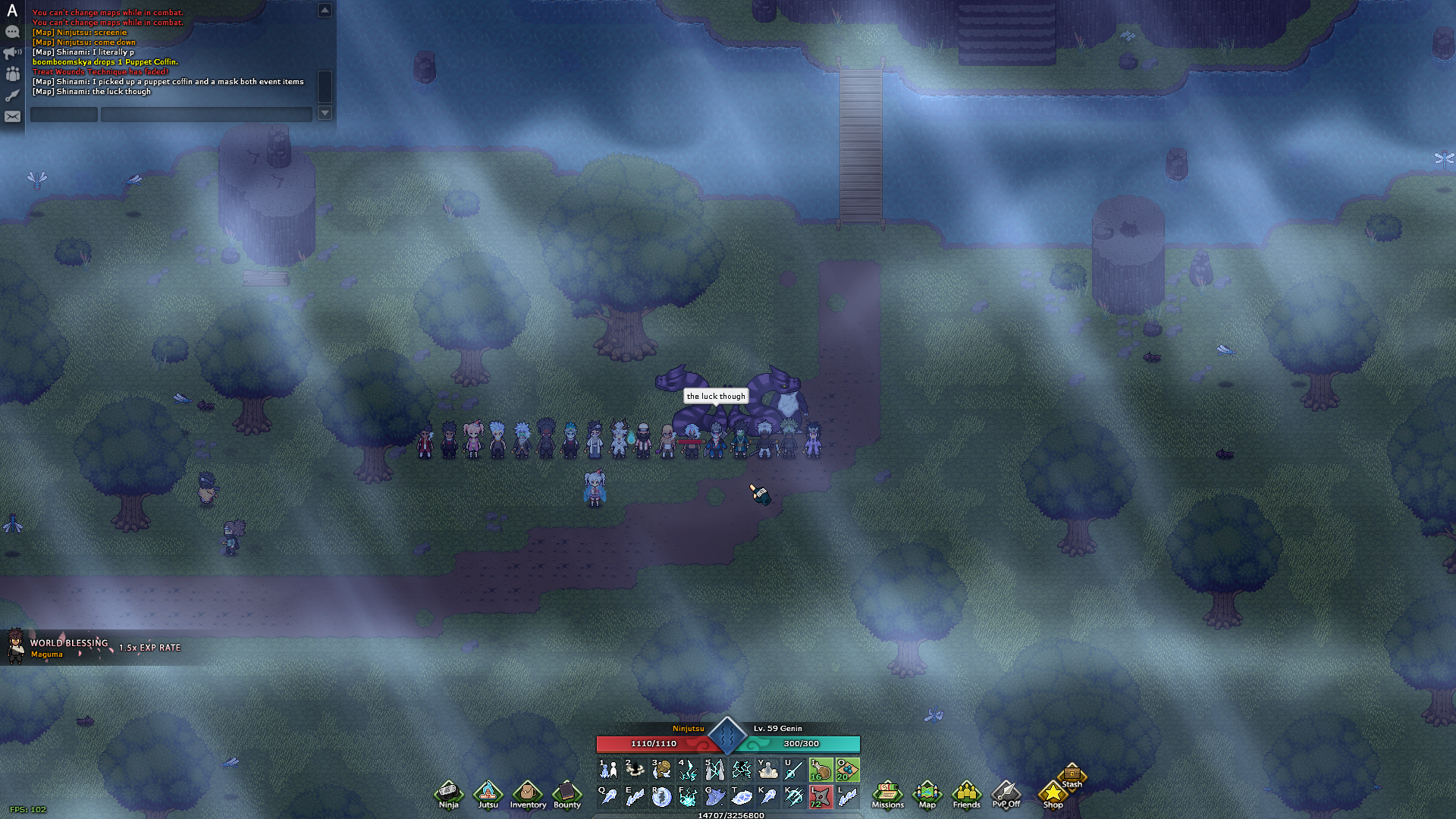This screenshot has width=1456, height=819.
Task: Activate the log substitution jutsu in slot 3
Action: tap(661, 770)
